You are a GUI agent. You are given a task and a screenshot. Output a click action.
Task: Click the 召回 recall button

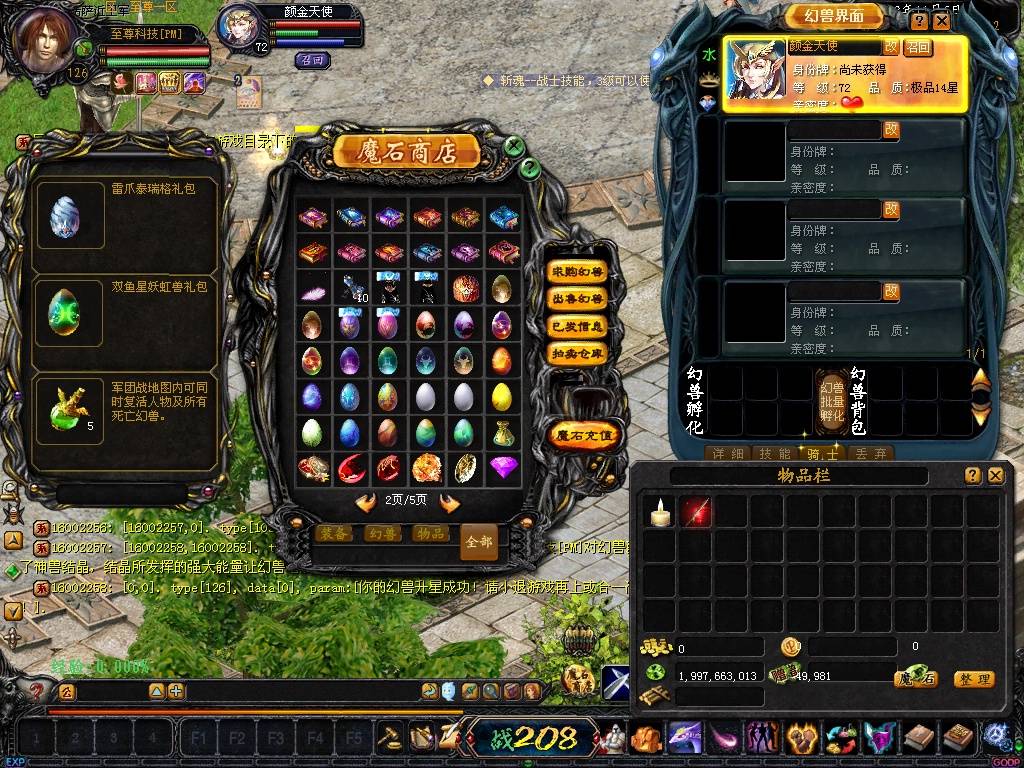pos(918,47)
